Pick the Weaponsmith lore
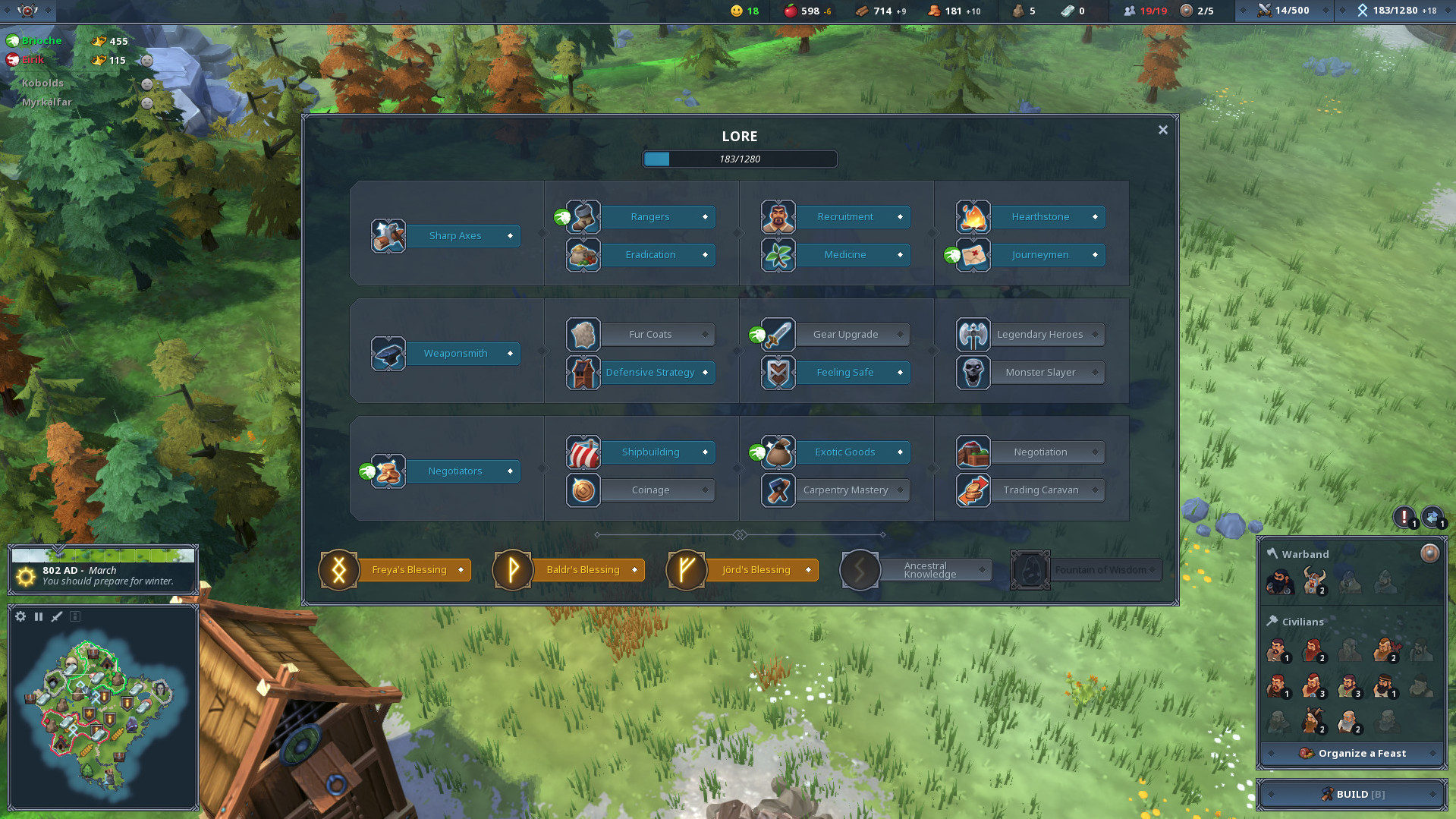Screen dimensions: 1456x819 [x=455, y=354]
